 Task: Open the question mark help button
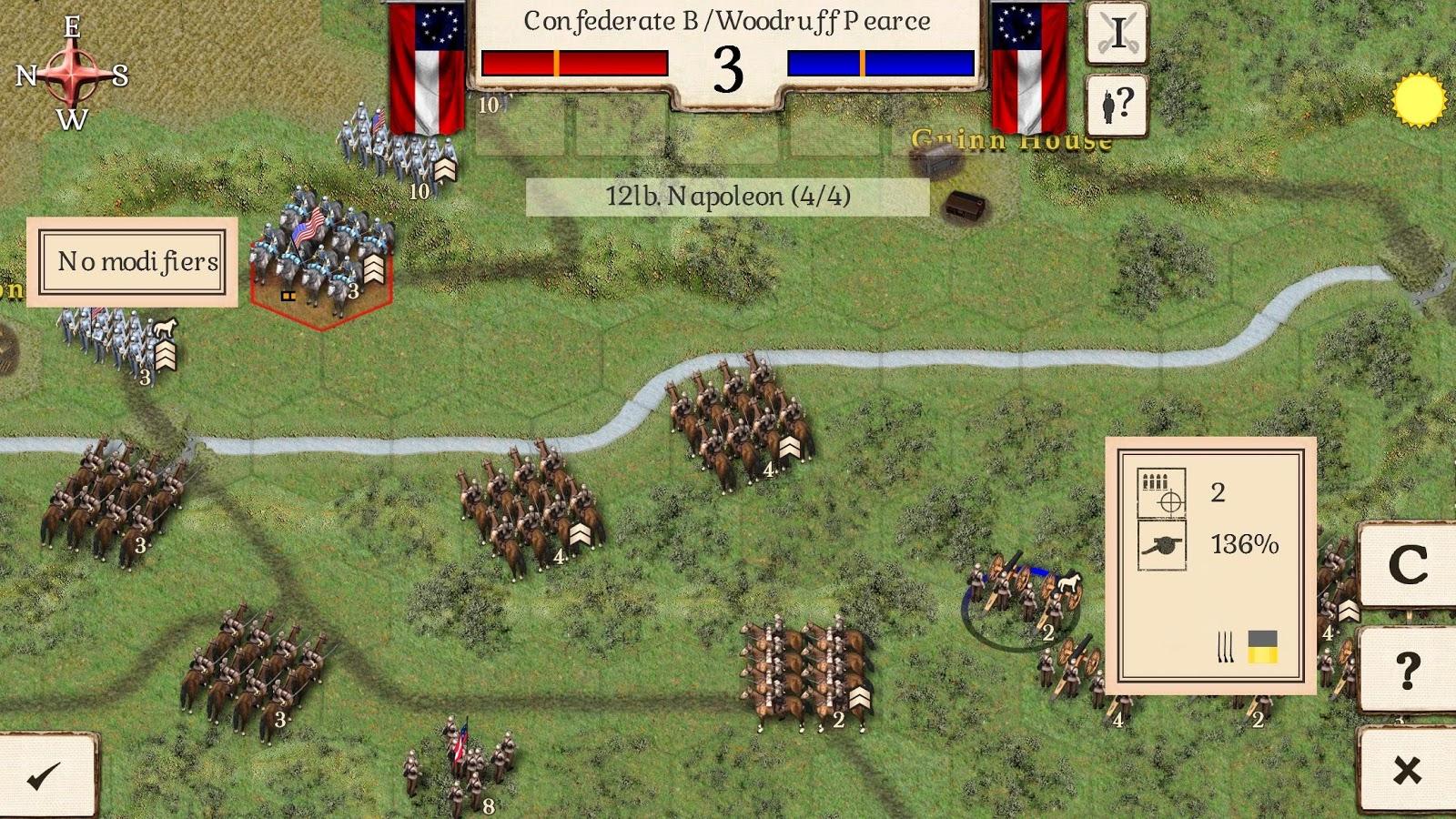tap(1407, 671)
